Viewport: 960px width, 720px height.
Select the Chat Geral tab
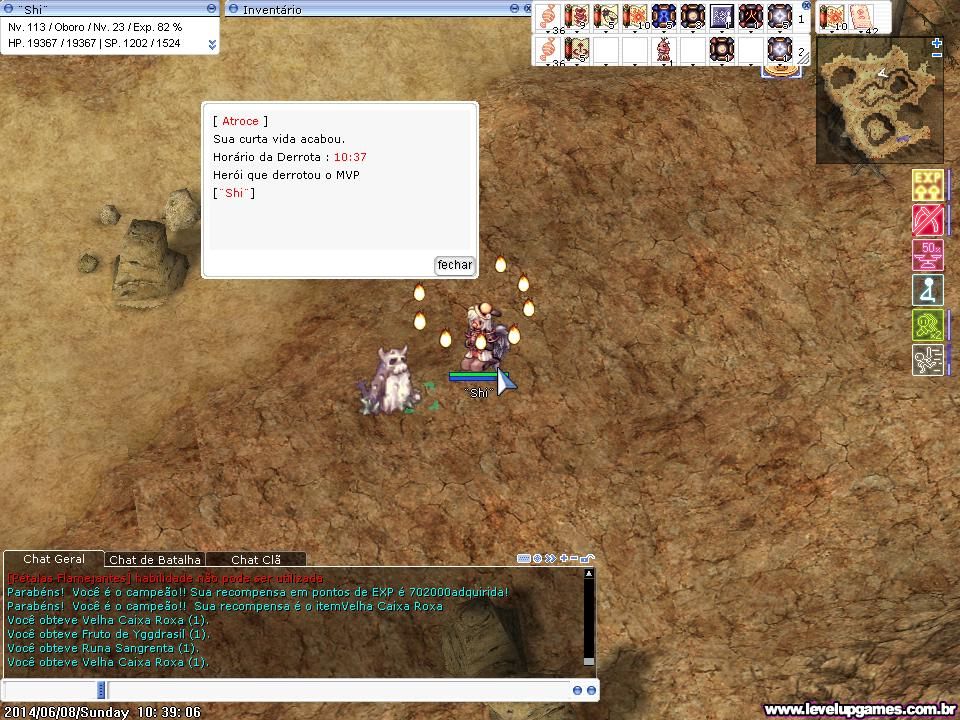(x=54, y=559)
